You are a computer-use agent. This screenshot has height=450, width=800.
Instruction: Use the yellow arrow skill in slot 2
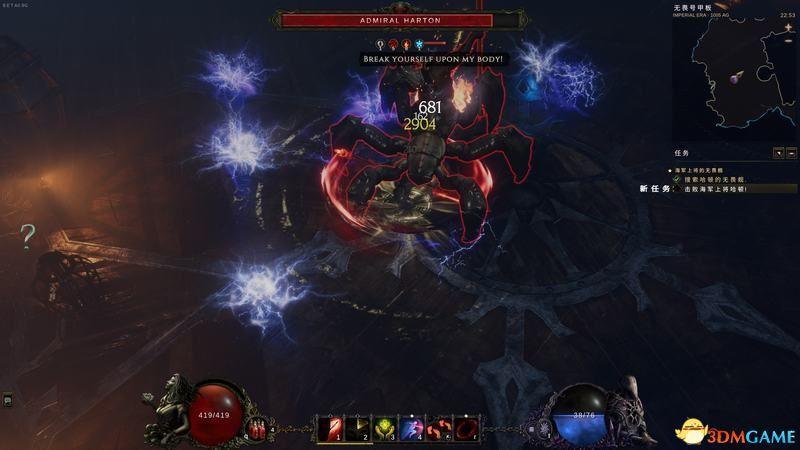click(x=357, y=428)
